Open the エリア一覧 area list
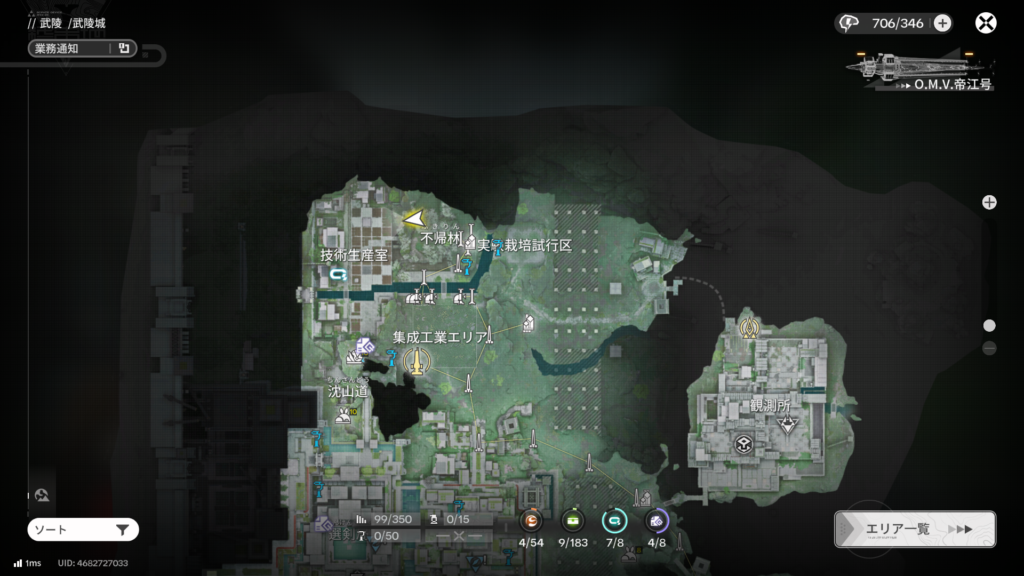The width and height of the screenshot is (1024, 576). pyautogui.click(x=914, y=529)
